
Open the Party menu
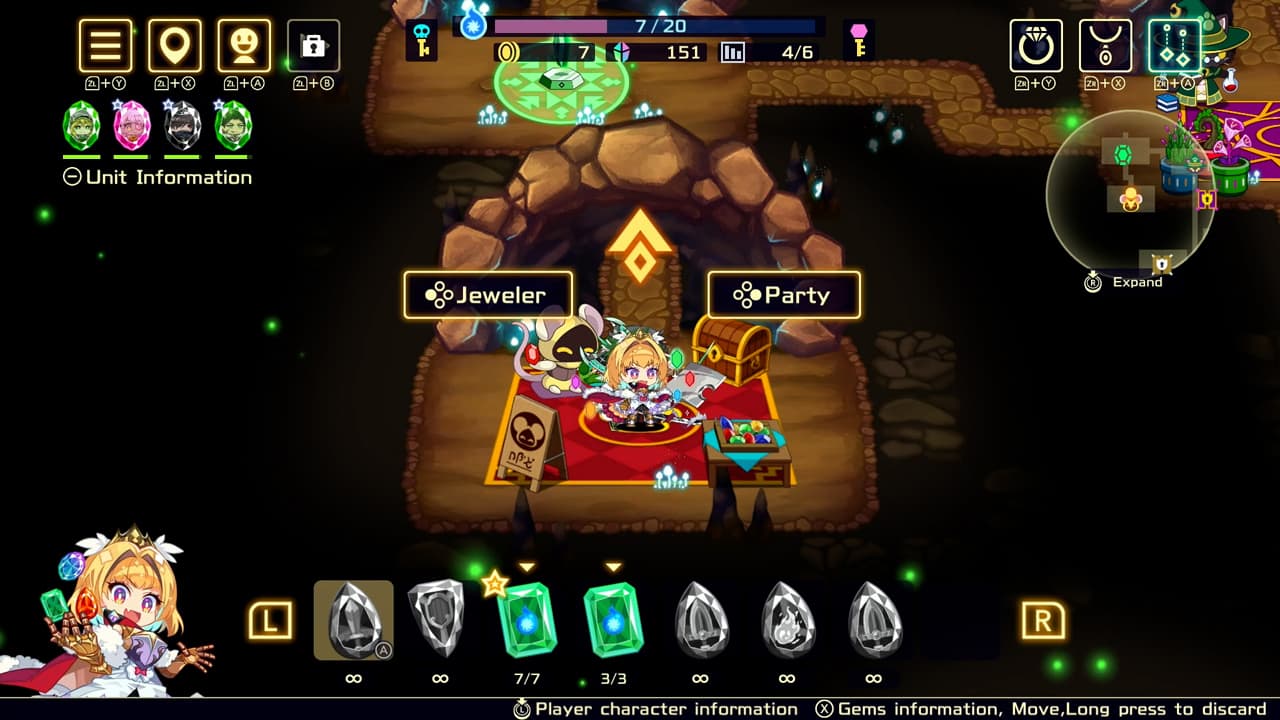783,295
